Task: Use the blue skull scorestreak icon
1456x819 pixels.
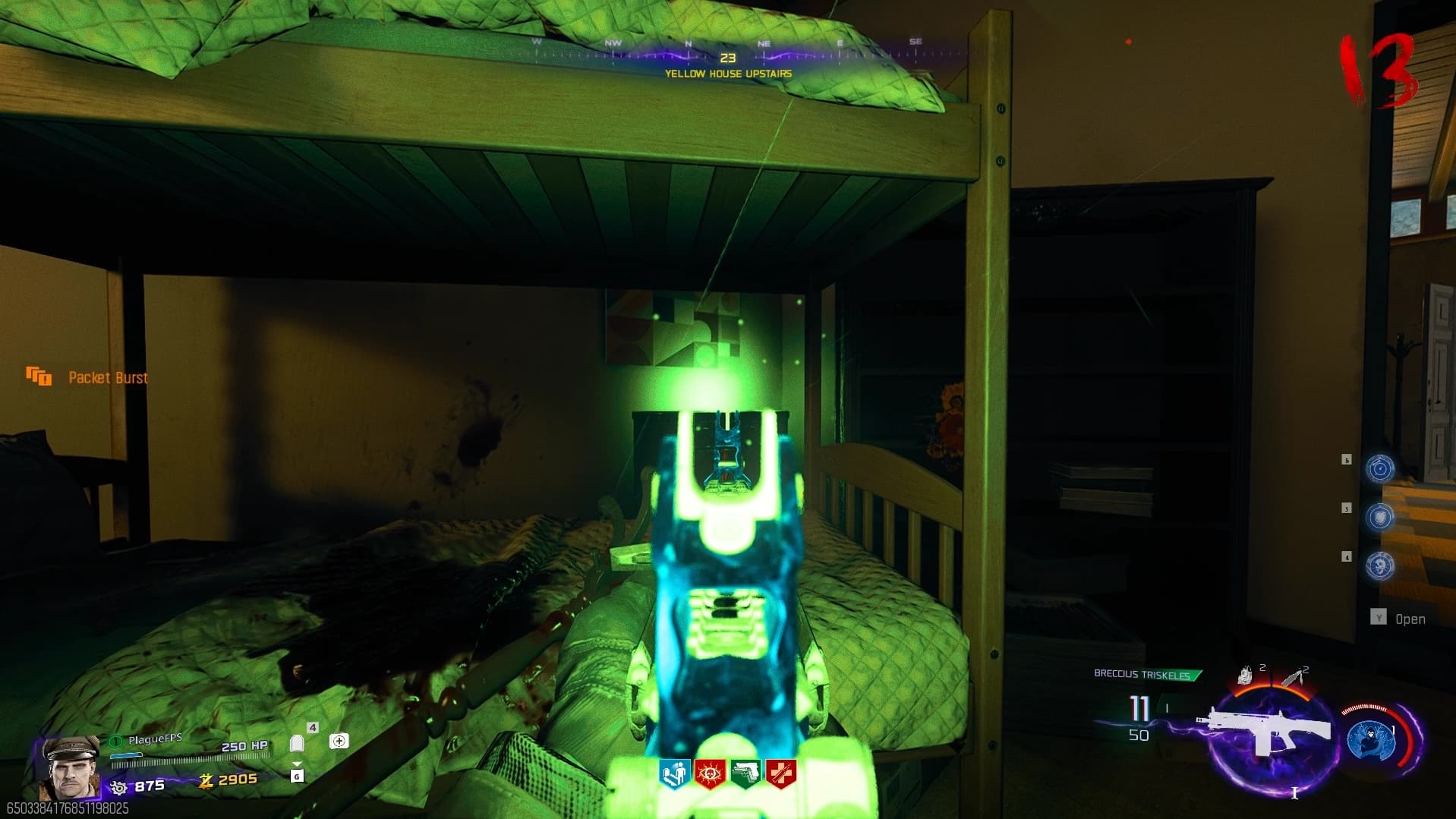Action: tap(1379, 565)
